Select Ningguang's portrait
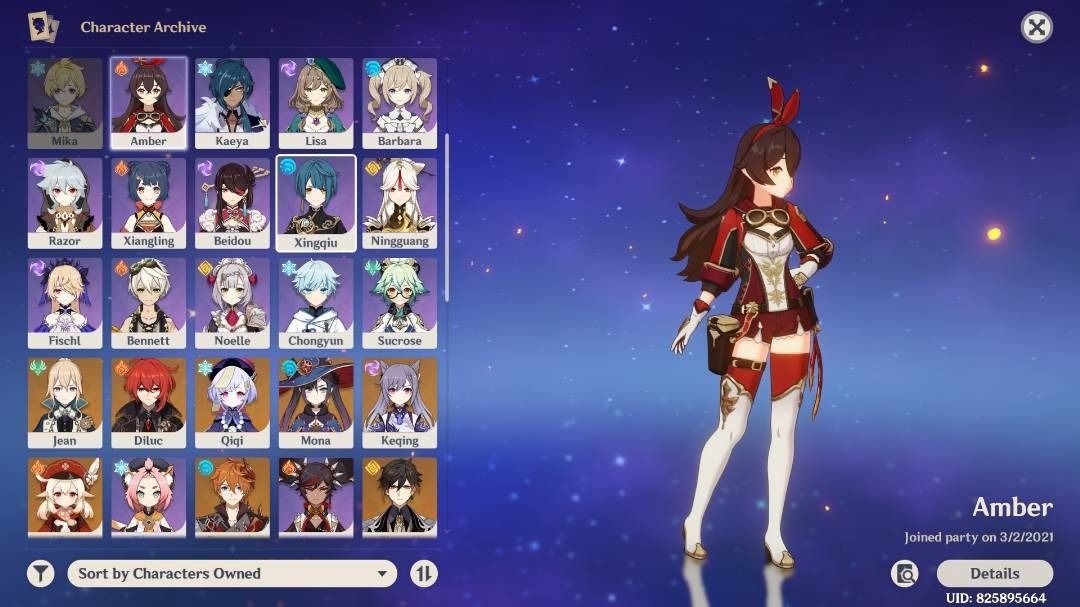The image size is (1080, 607). (400, 202)
